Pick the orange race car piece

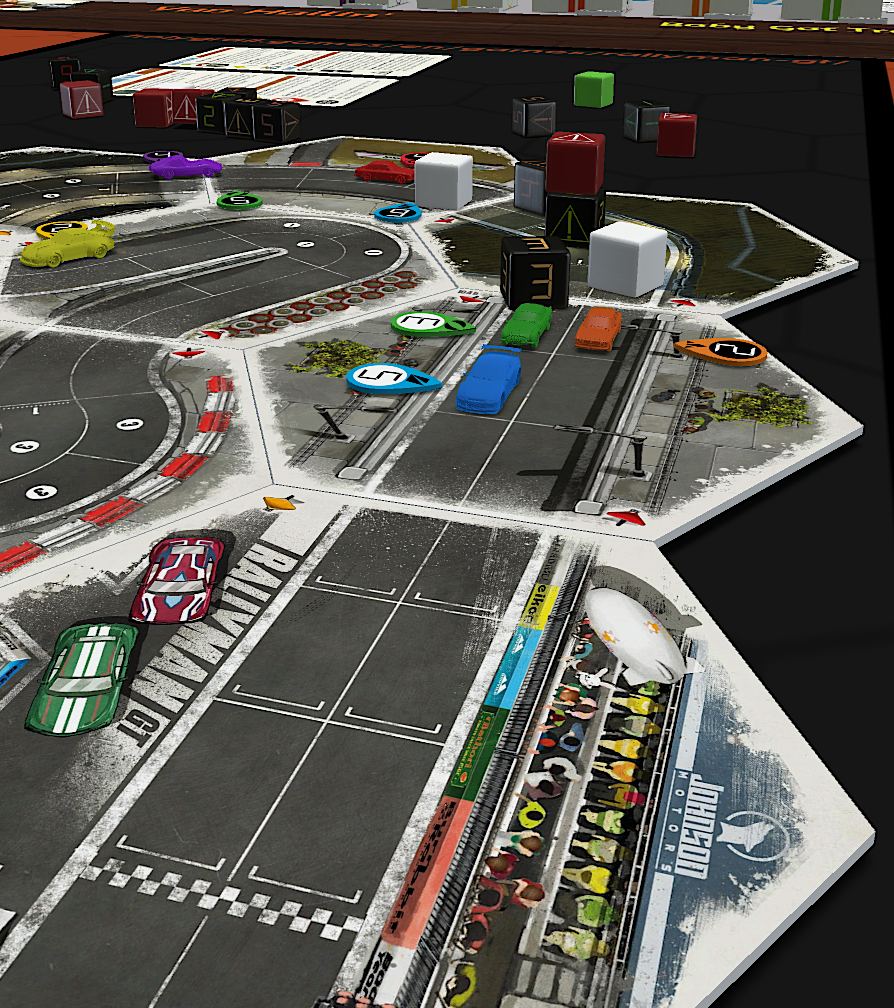pos(598,328)
